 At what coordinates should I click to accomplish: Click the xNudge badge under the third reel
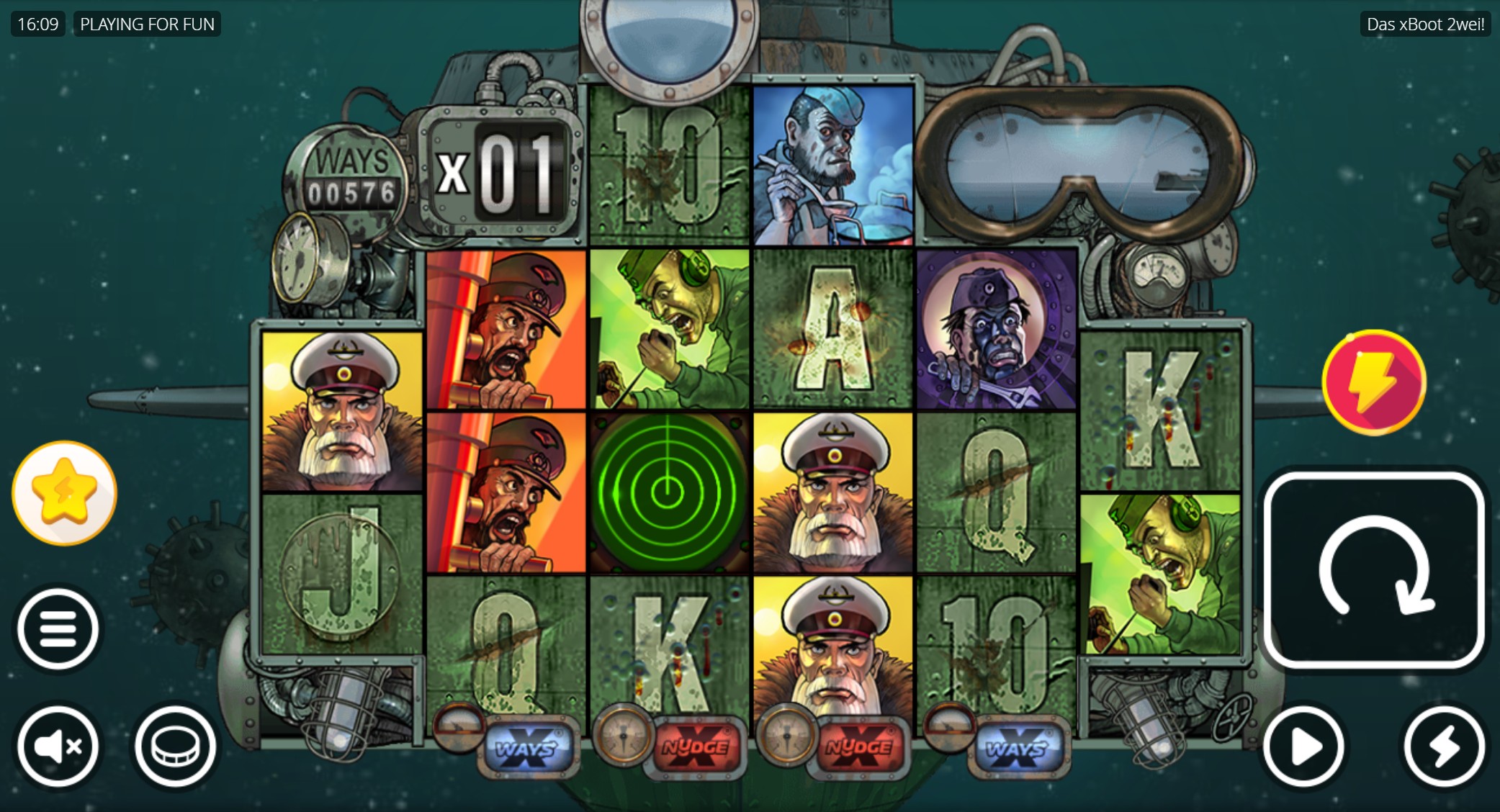pyautogui.click(x=694, y=747)
